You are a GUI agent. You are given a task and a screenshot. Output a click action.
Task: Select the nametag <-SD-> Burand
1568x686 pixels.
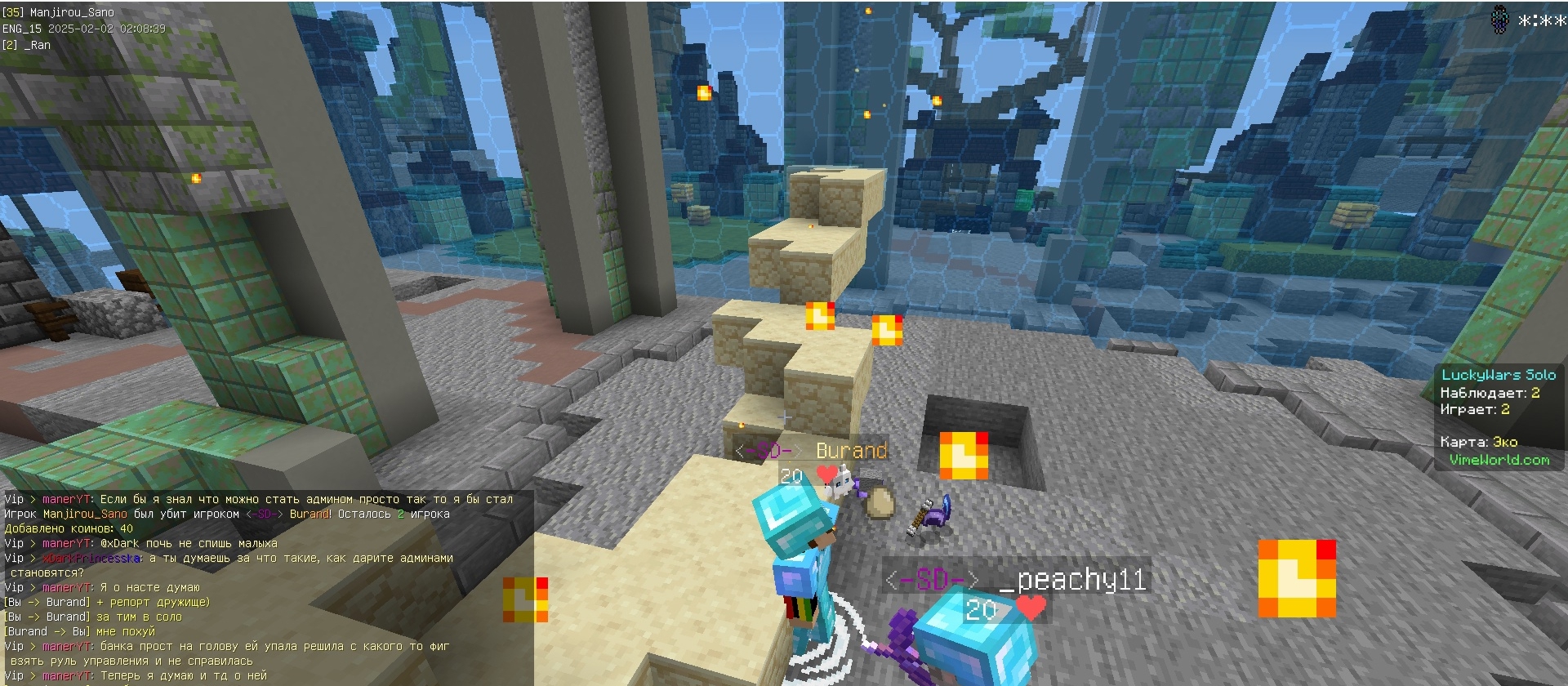pos(813,450)
